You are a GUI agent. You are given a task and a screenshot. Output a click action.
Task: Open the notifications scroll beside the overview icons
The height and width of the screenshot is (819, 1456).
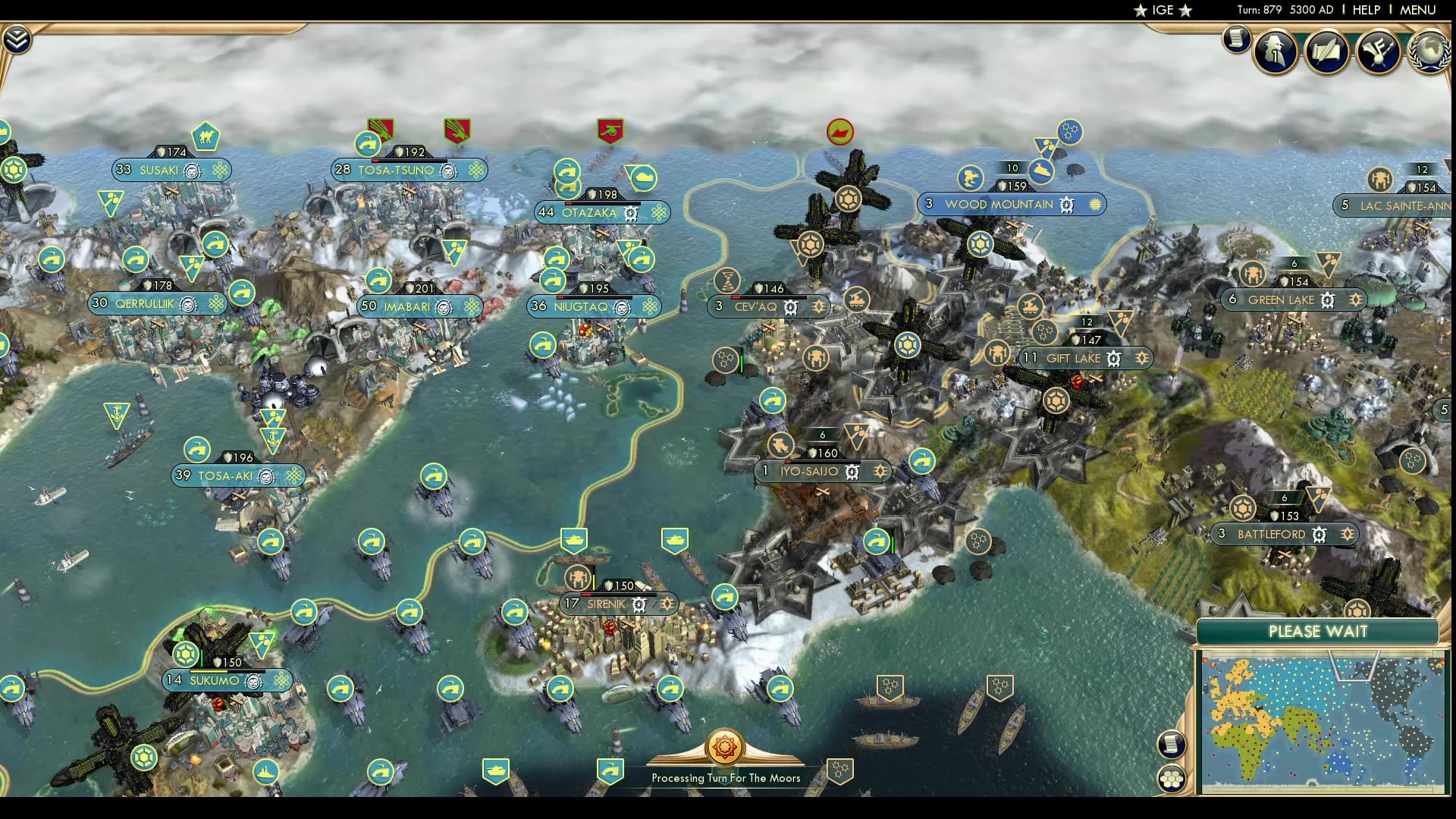coord(1235,39)
